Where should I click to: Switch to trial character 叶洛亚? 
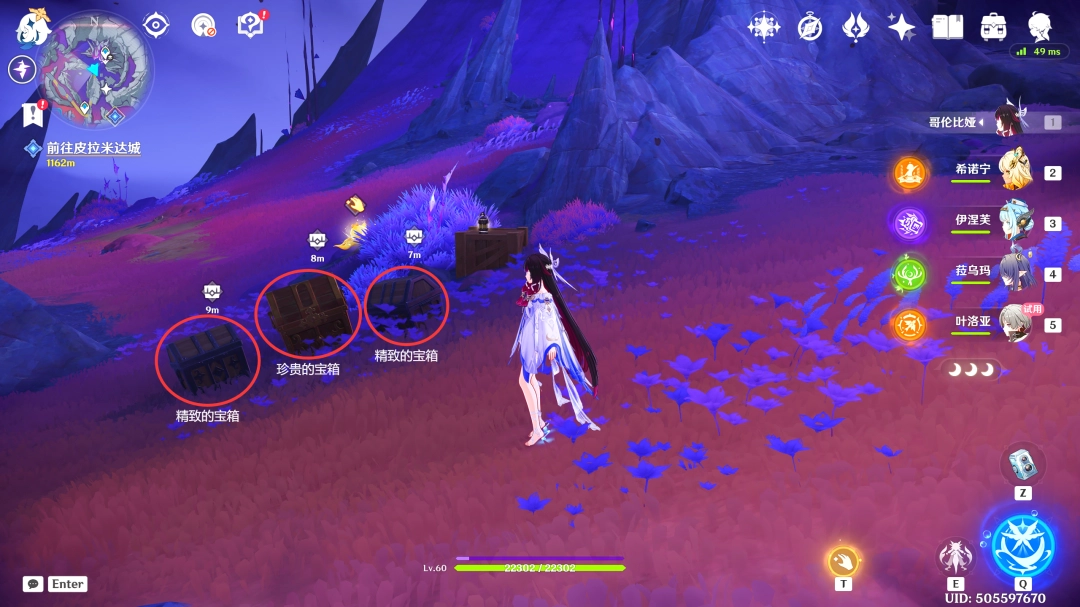pos(1018,324)
